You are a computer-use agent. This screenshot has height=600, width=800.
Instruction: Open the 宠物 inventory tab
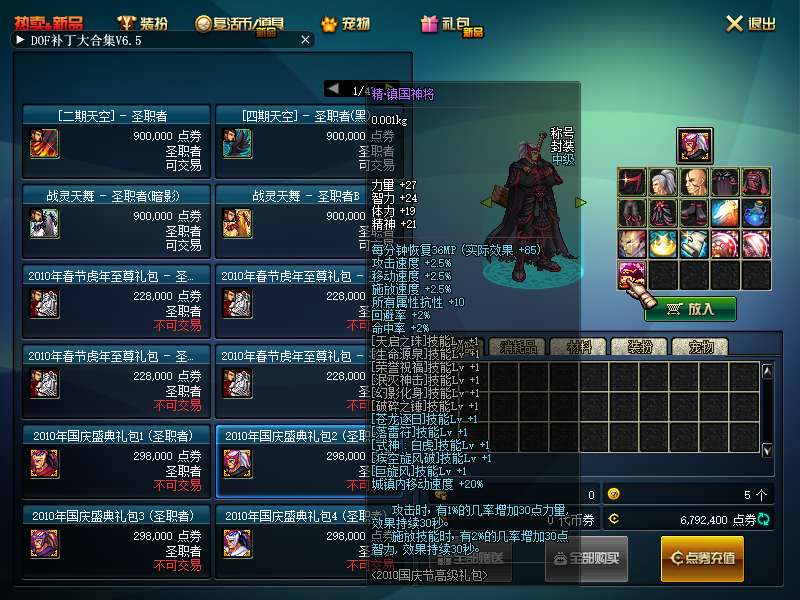click(699, 347)
